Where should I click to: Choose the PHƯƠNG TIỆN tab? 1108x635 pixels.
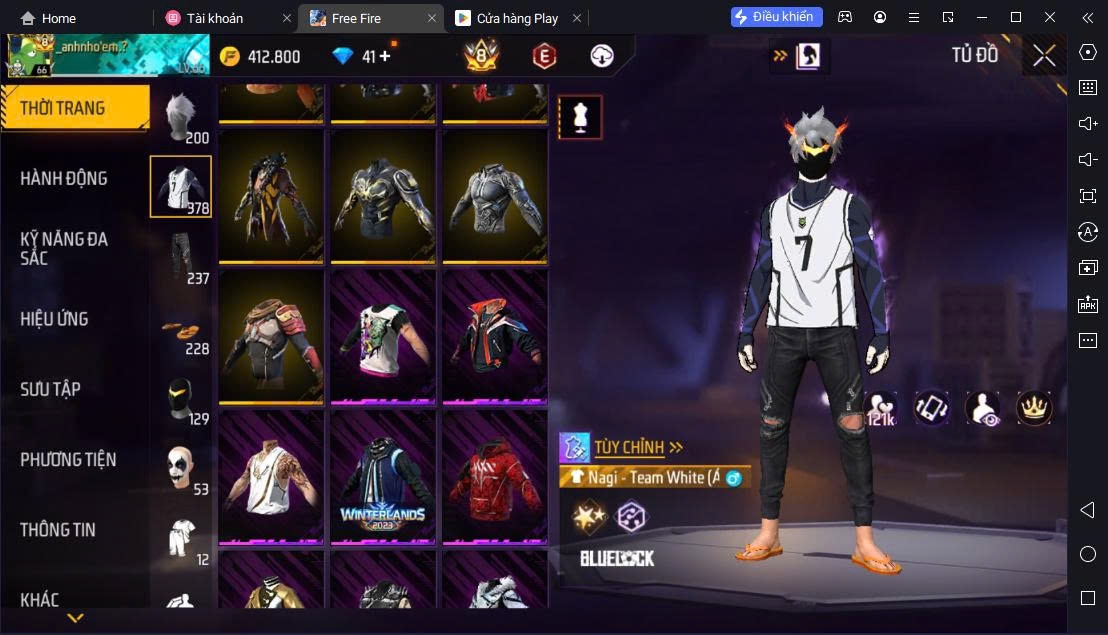coord(68,460)
